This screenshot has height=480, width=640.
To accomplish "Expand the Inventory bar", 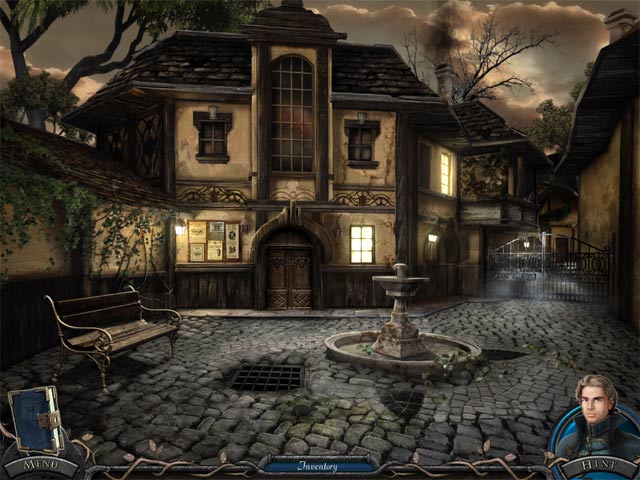I will 318,466.
